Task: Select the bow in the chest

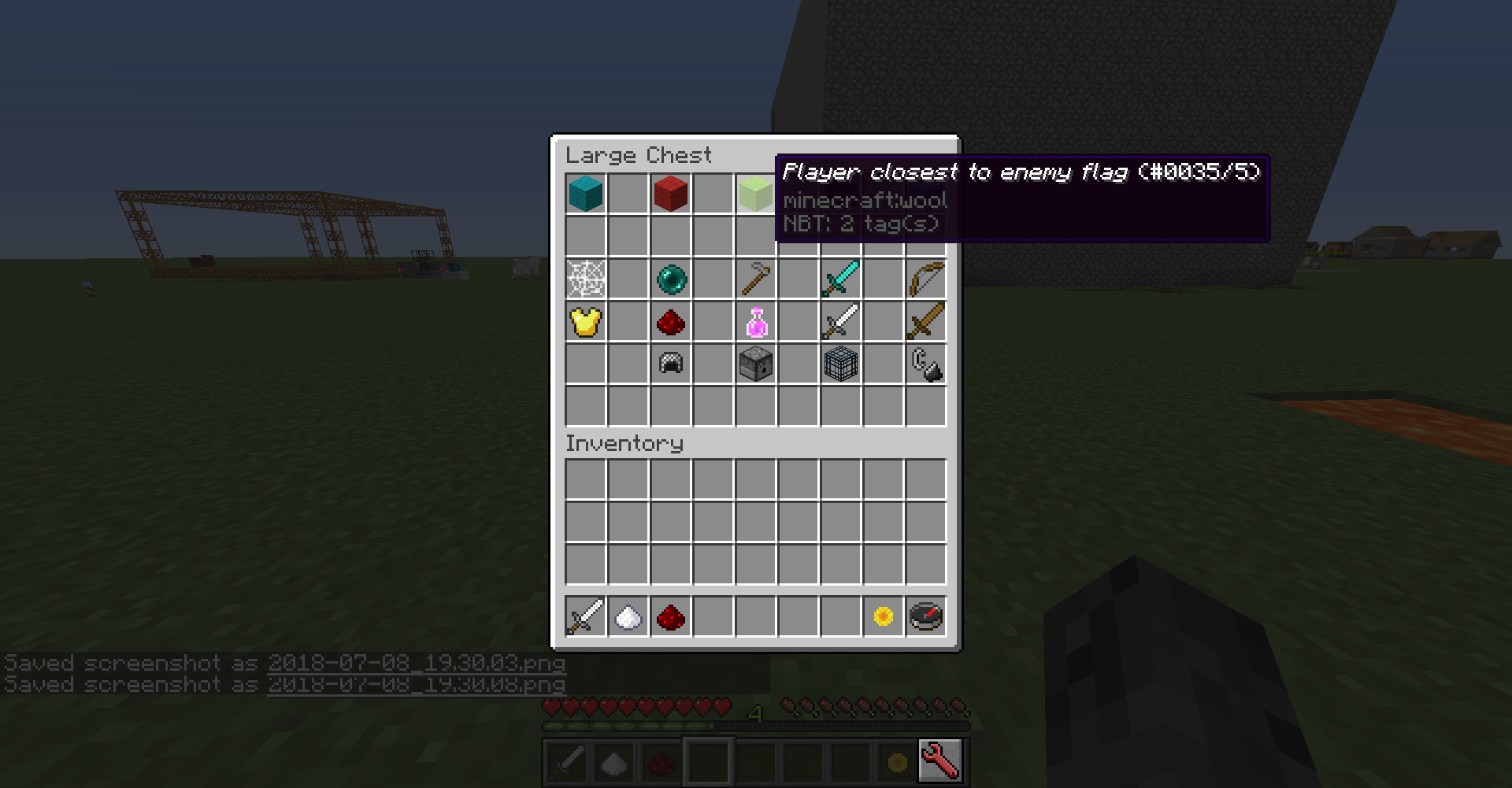Action: (925, 279)
